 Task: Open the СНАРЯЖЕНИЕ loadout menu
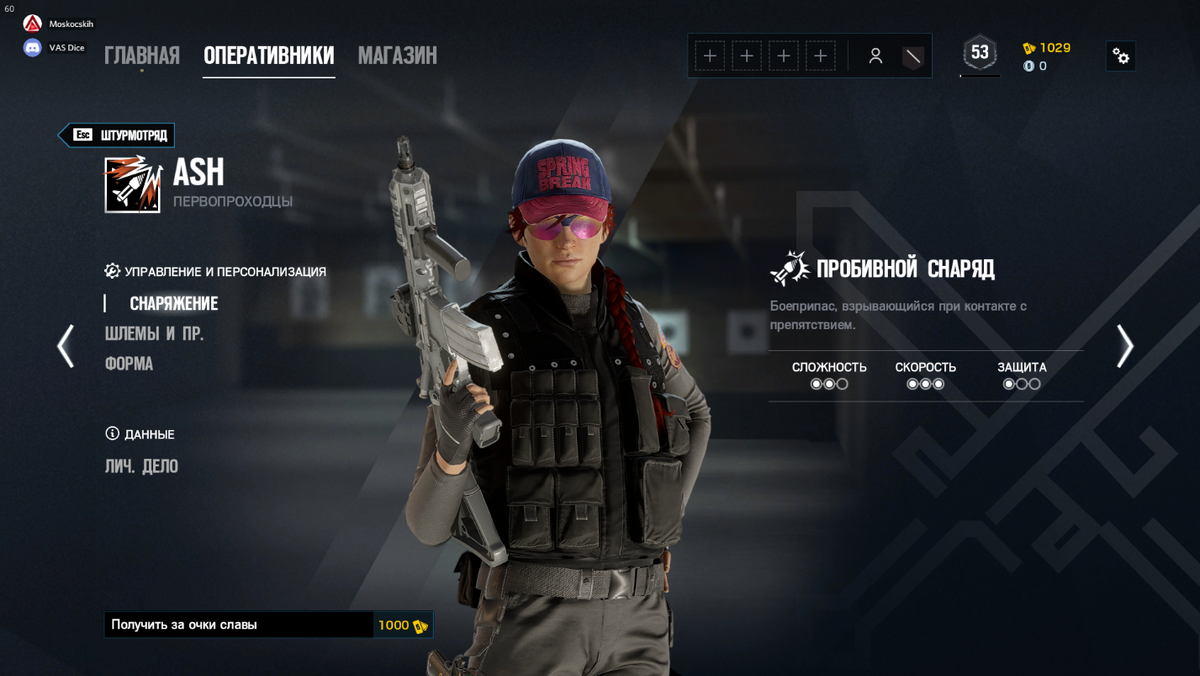coord(173,303)
